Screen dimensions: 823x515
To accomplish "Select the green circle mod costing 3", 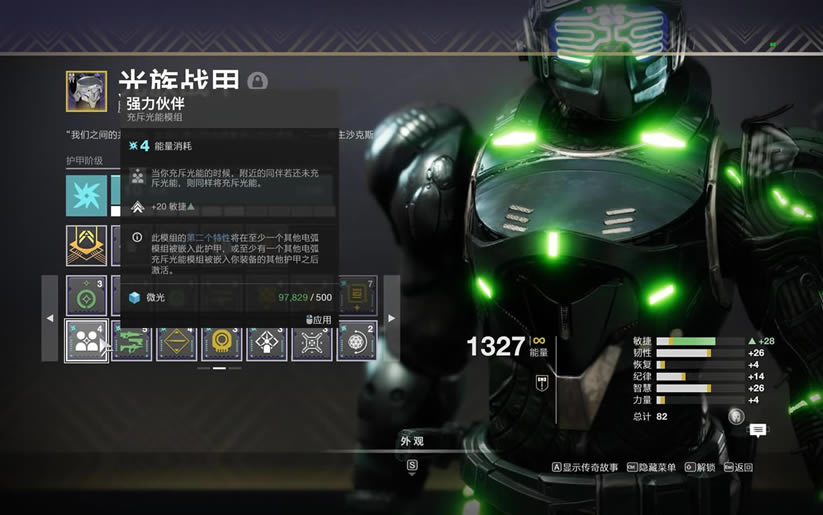I will (x=86, y=296).
